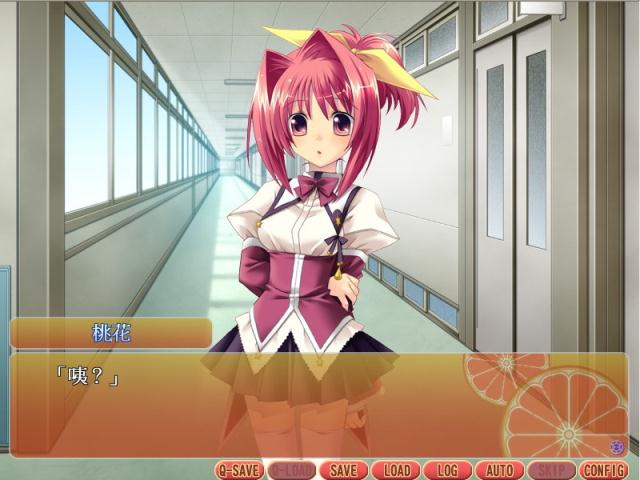Image resolution: width=640 pixels, height=480 pixels.
Task: Open the SAVE menu
Action: tap(343, 470)
